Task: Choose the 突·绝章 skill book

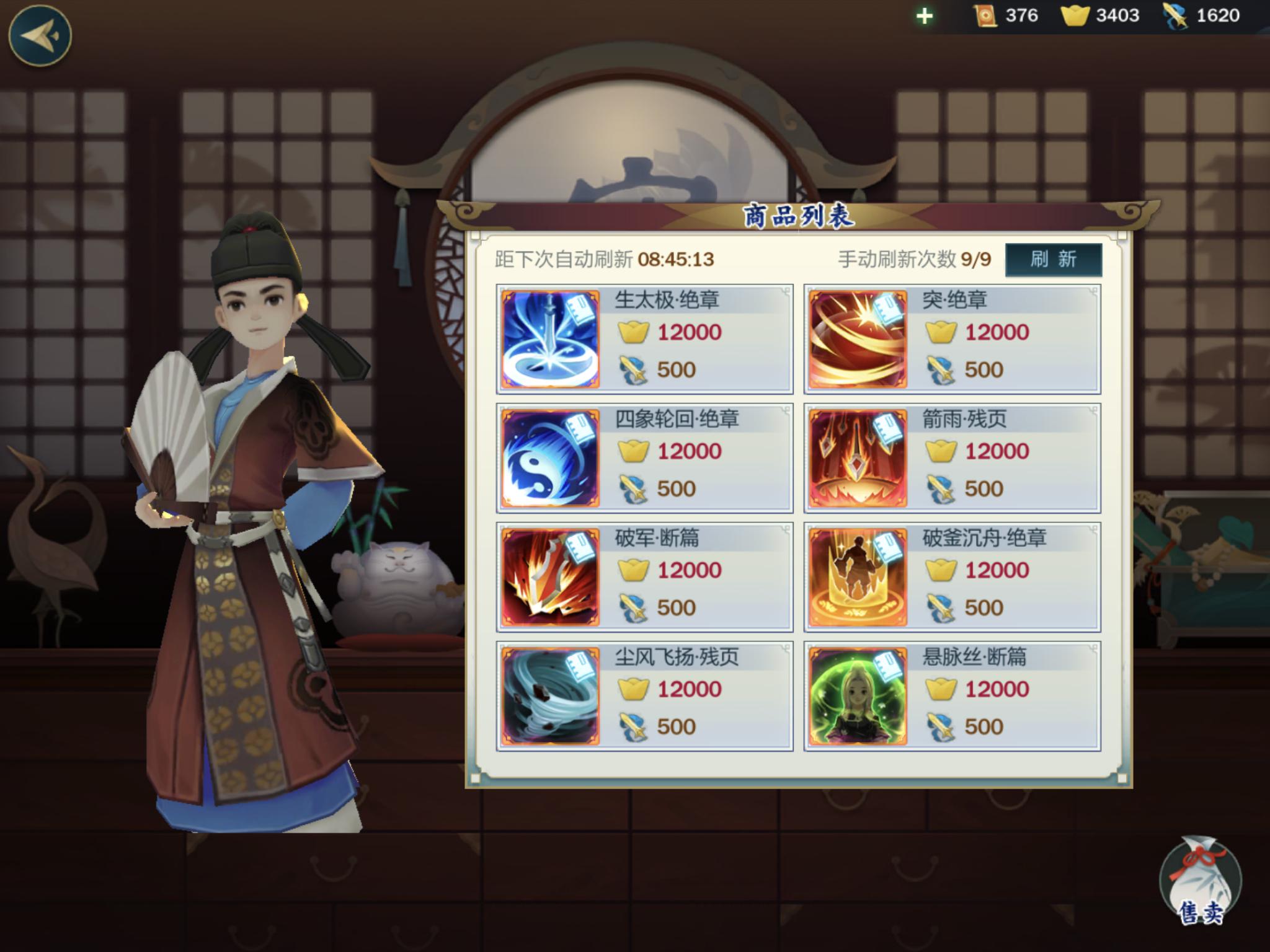Action: pos(952,339)
